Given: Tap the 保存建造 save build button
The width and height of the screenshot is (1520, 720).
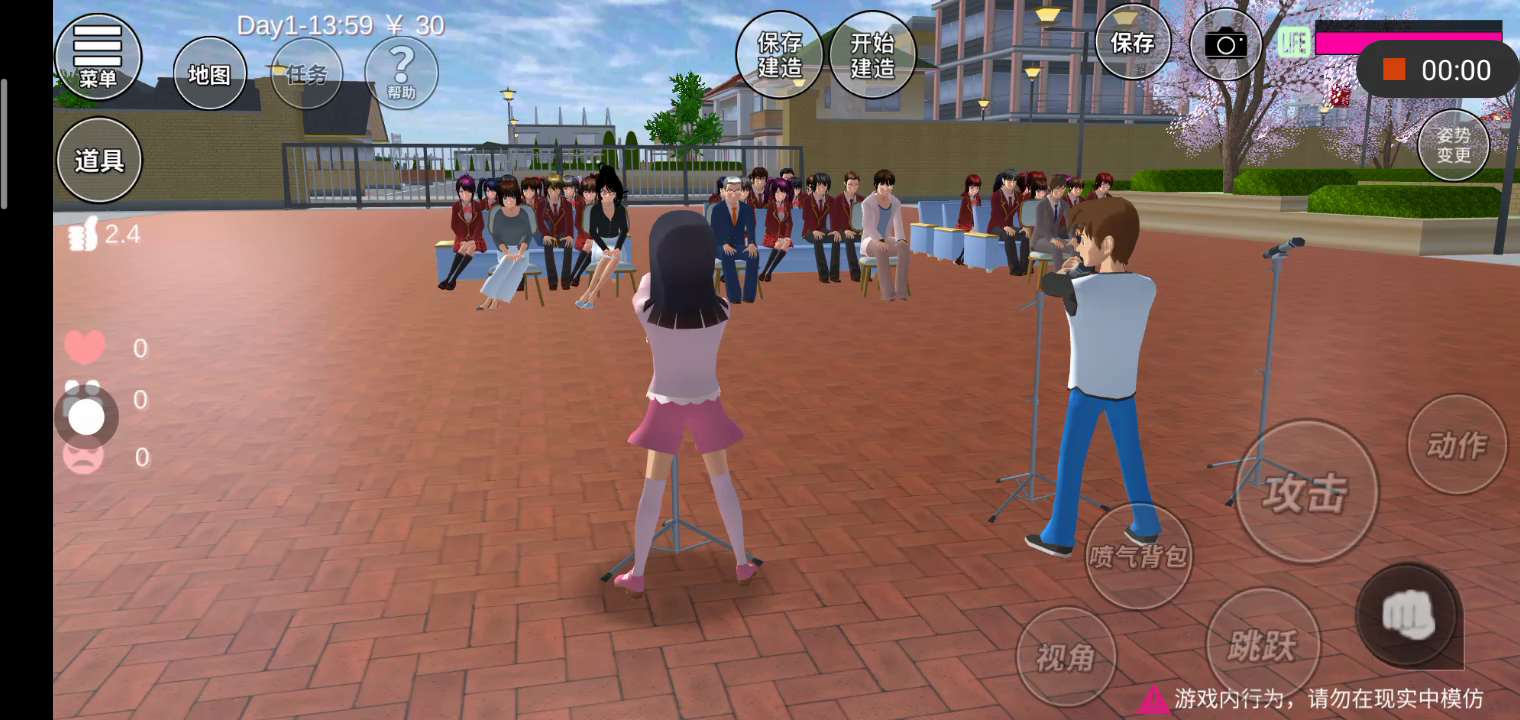Looking at the screenshot, I should pyautogui.click(x=780, y=55).
